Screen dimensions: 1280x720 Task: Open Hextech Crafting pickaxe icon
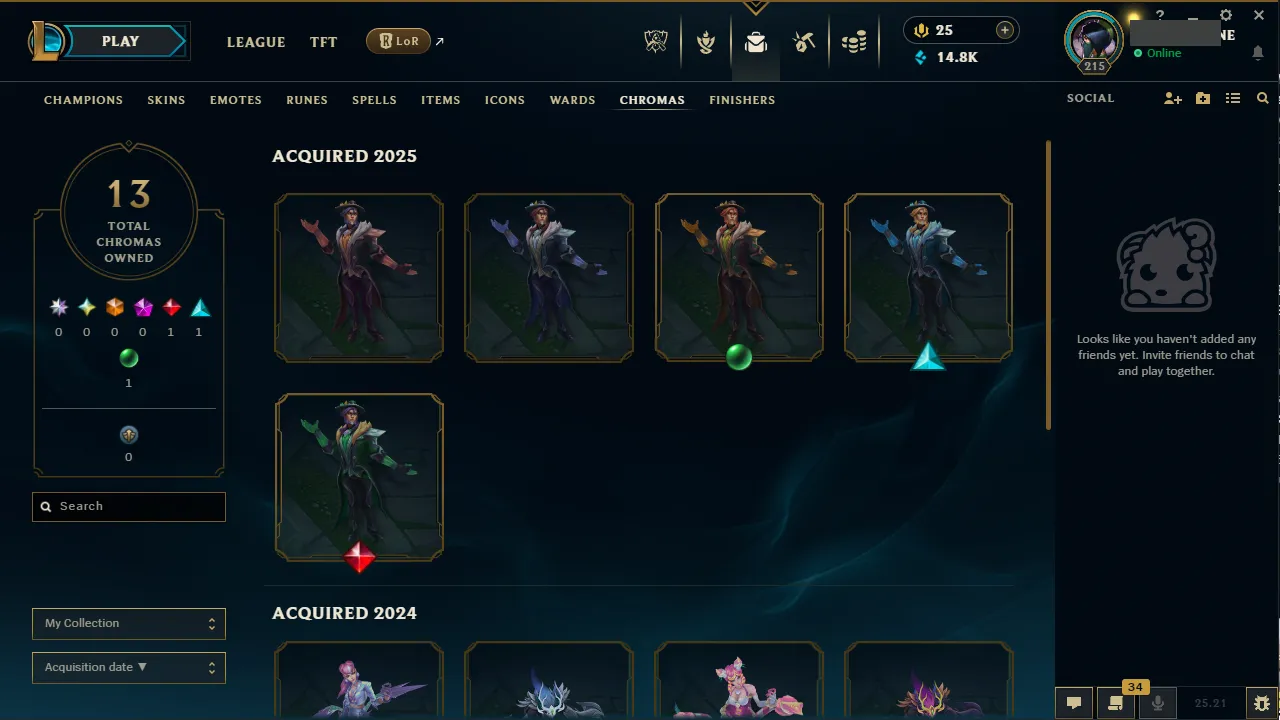(805, 41)
